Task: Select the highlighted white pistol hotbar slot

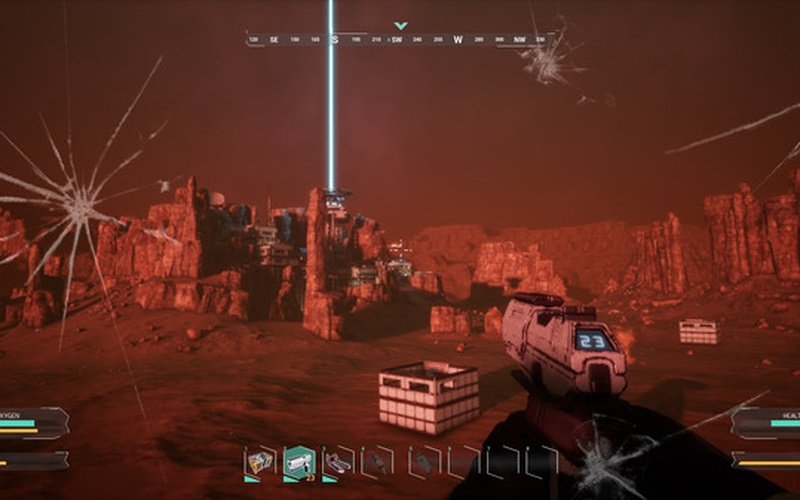Action: (x=299, y=461)
